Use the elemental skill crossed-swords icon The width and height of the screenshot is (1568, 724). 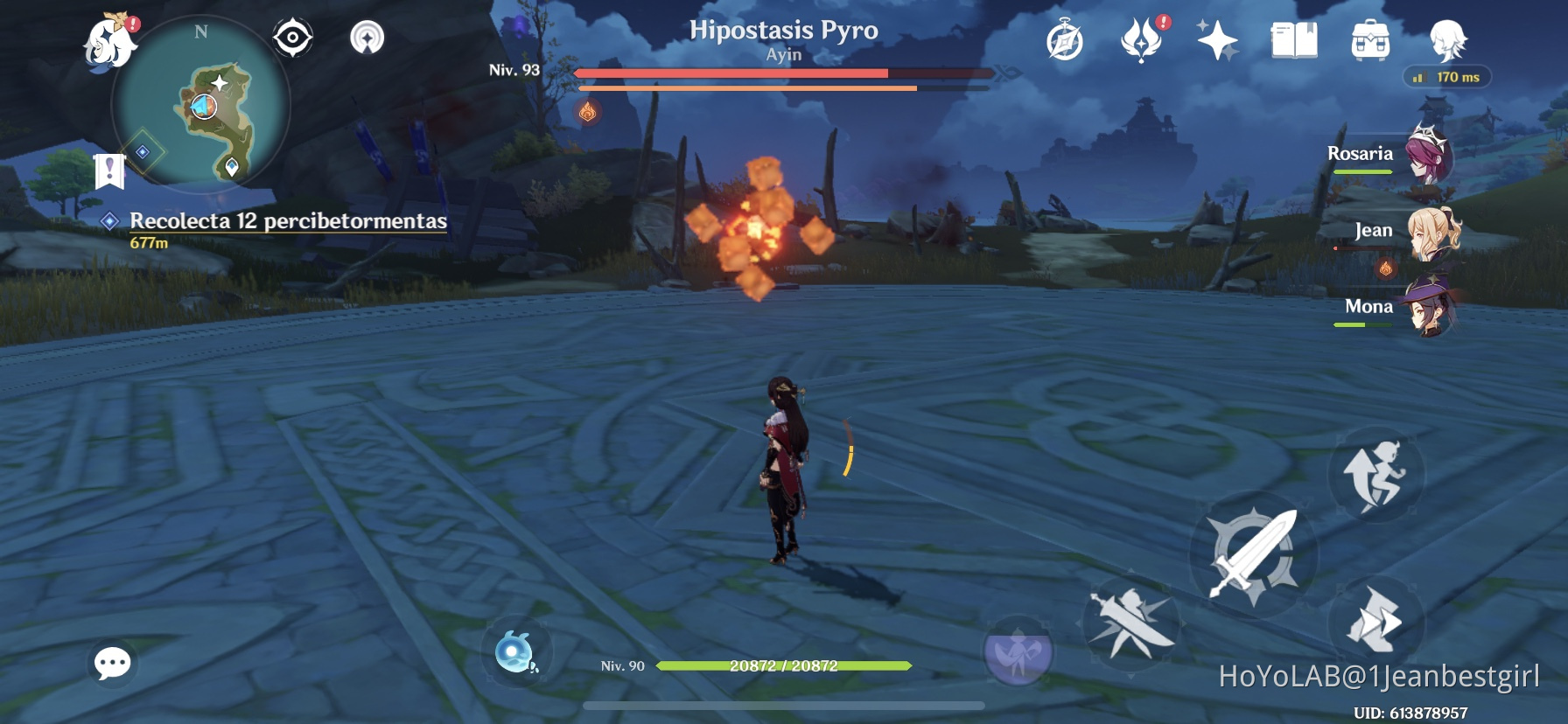coord(1132,623)
